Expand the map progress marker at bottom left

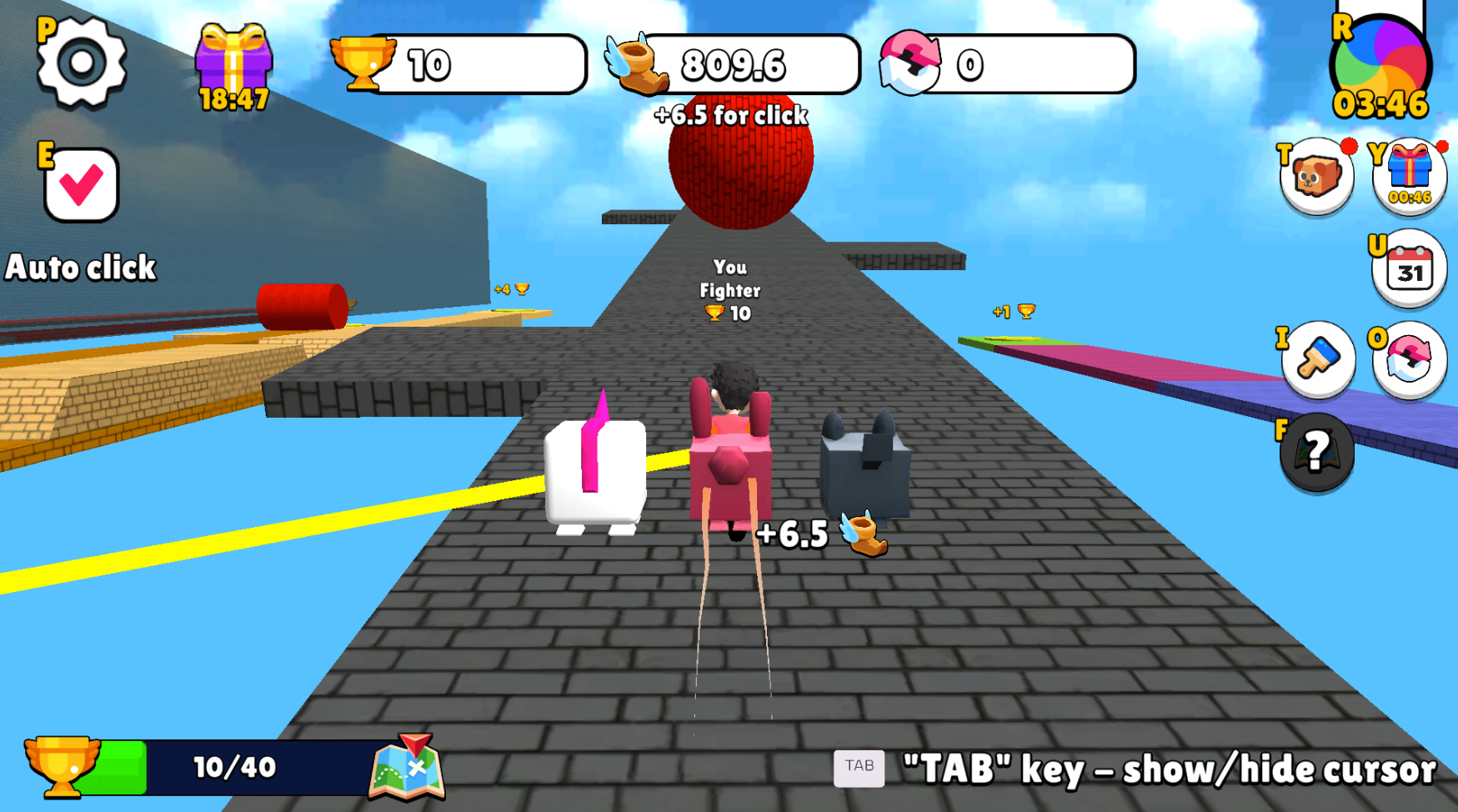pos(406,766)
